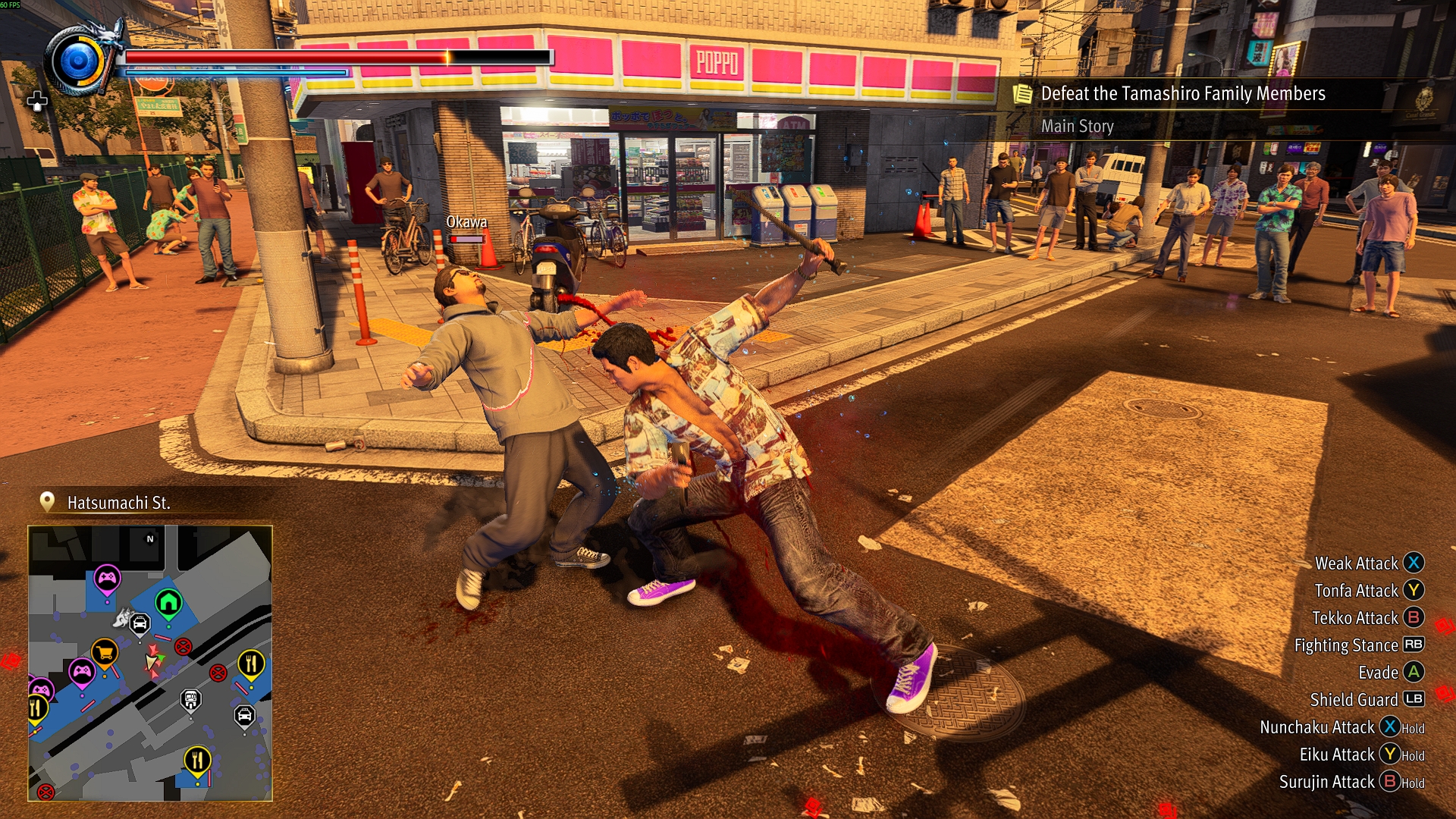The image size is (1456, 819).
Task: Click the d-pad icon below the gauge
Action: pos(37,101)
